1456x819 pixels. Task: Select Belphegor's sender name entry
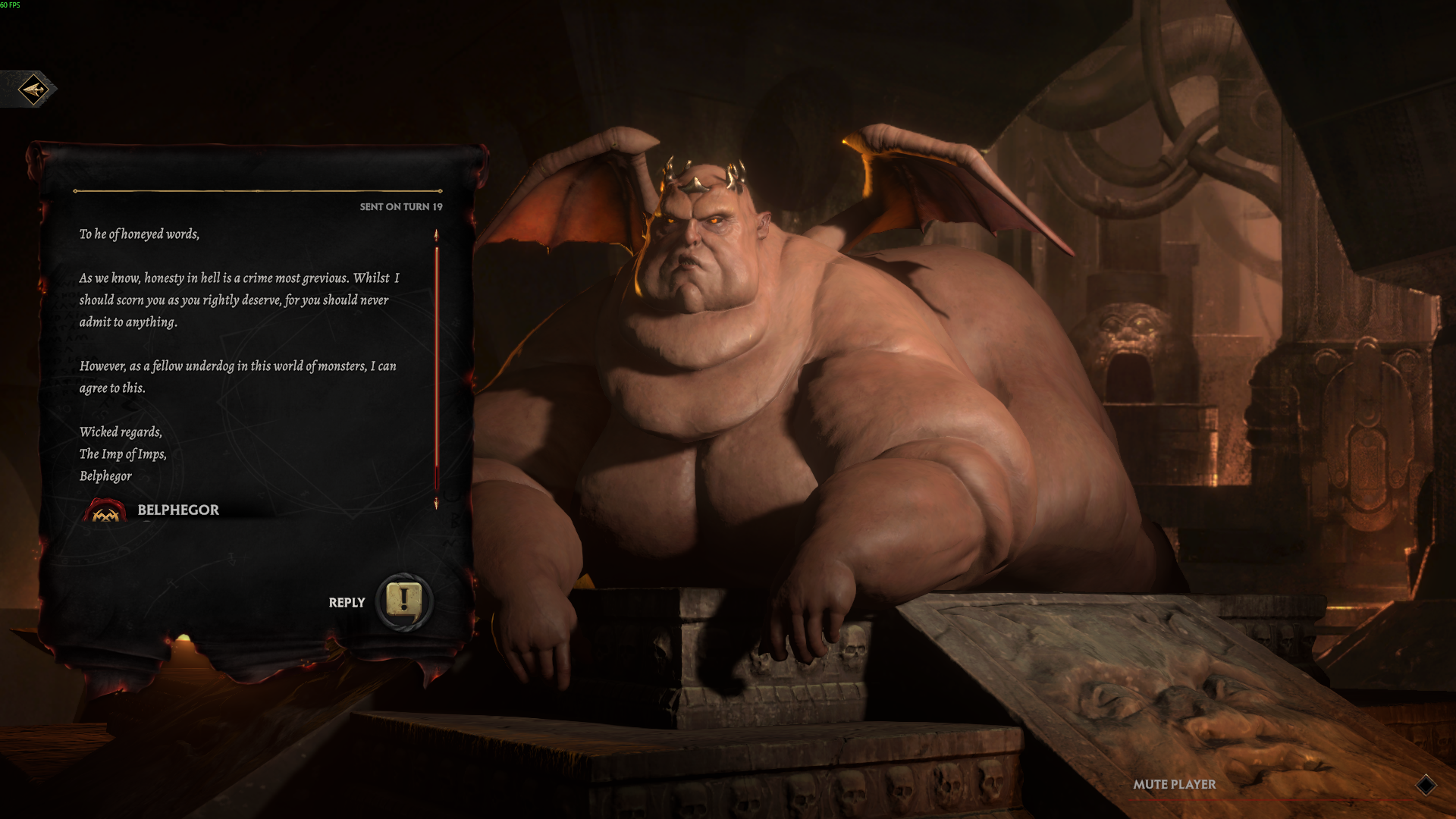pyautogui.click(x=177, y=510)
